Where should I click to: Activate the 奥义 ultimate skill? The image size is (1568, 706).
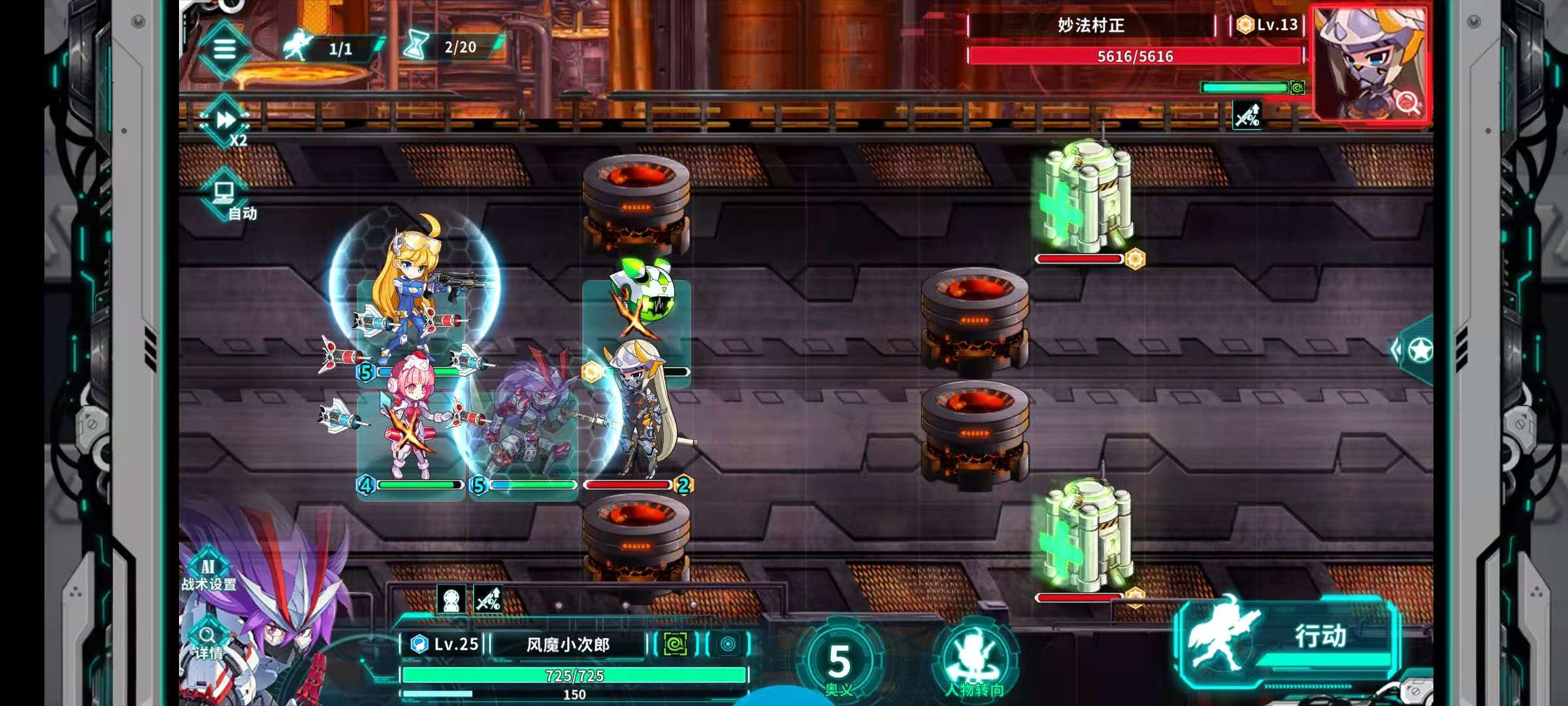(839, 664)
